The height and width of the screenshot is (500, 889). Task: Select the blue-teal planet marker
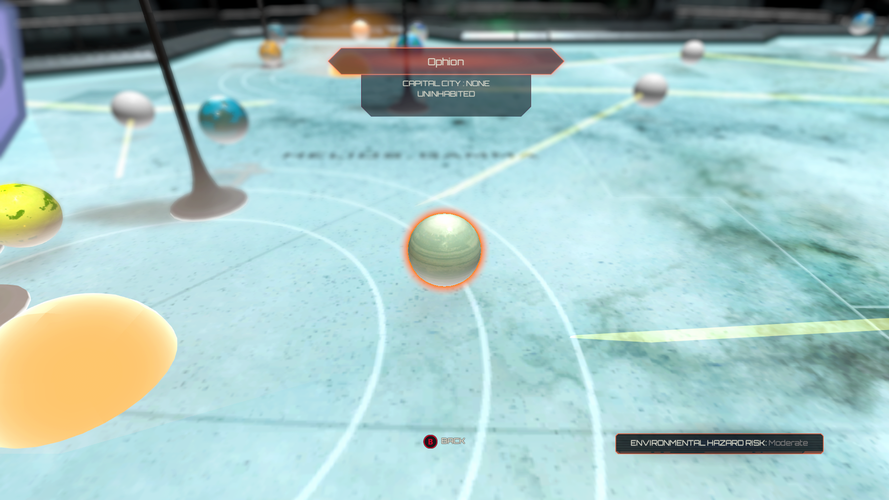tap(223, 118)
